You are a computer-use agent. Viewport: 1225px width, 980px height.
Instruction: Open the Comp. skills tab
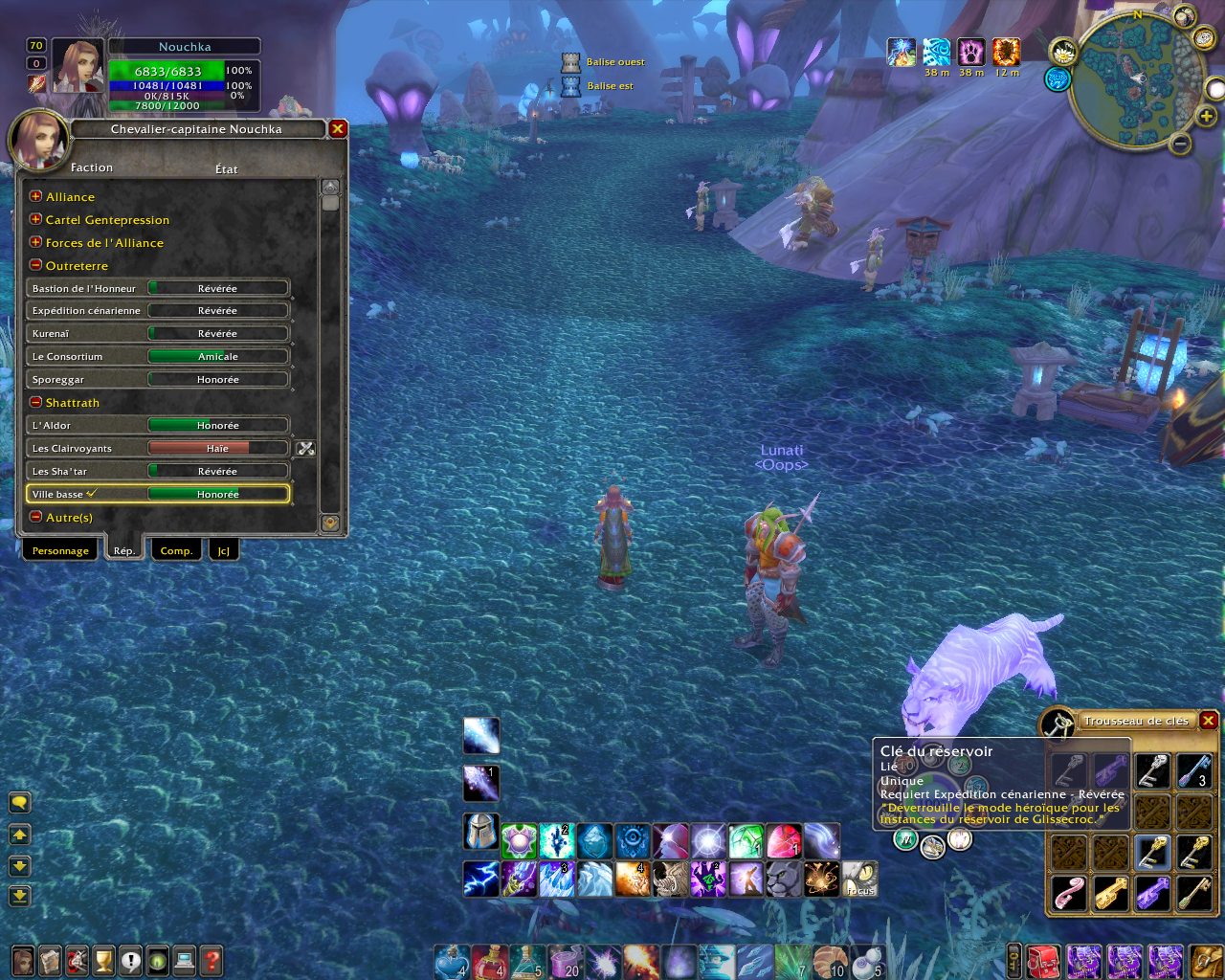pyautogui.click(x=176, y=550)
